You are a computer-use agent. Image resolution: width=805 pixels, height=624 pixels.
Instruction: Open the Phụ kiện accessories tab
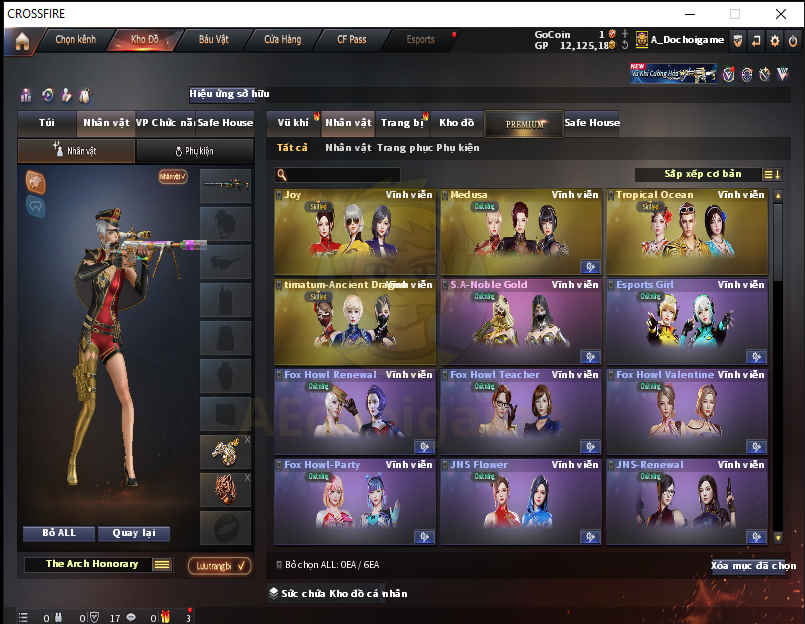coord(194,151)
